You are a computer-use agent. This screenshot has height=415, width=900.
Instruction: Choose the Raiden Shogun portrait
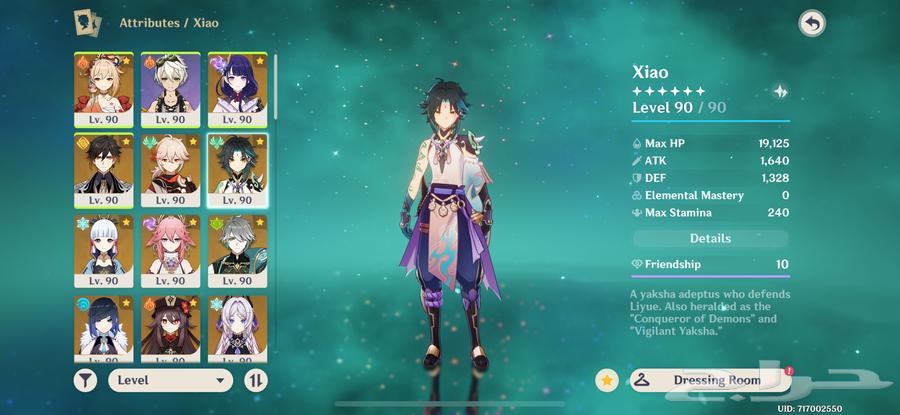(237, 88)
